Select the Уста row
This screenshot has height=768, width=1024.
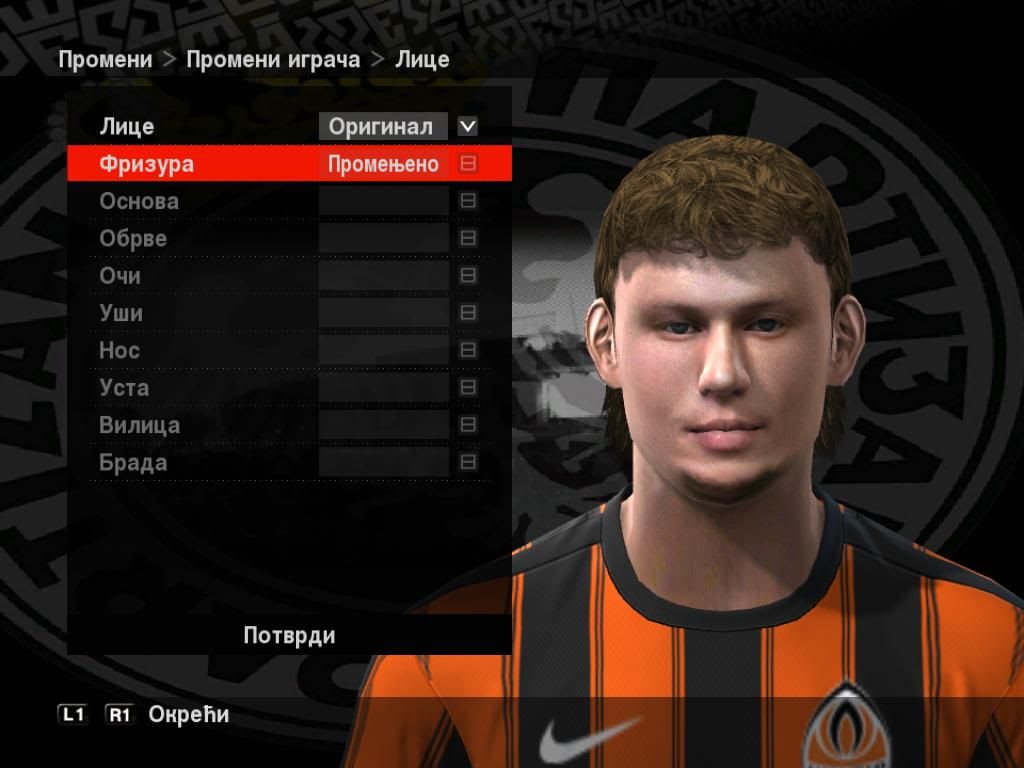(x=124, y=388)
